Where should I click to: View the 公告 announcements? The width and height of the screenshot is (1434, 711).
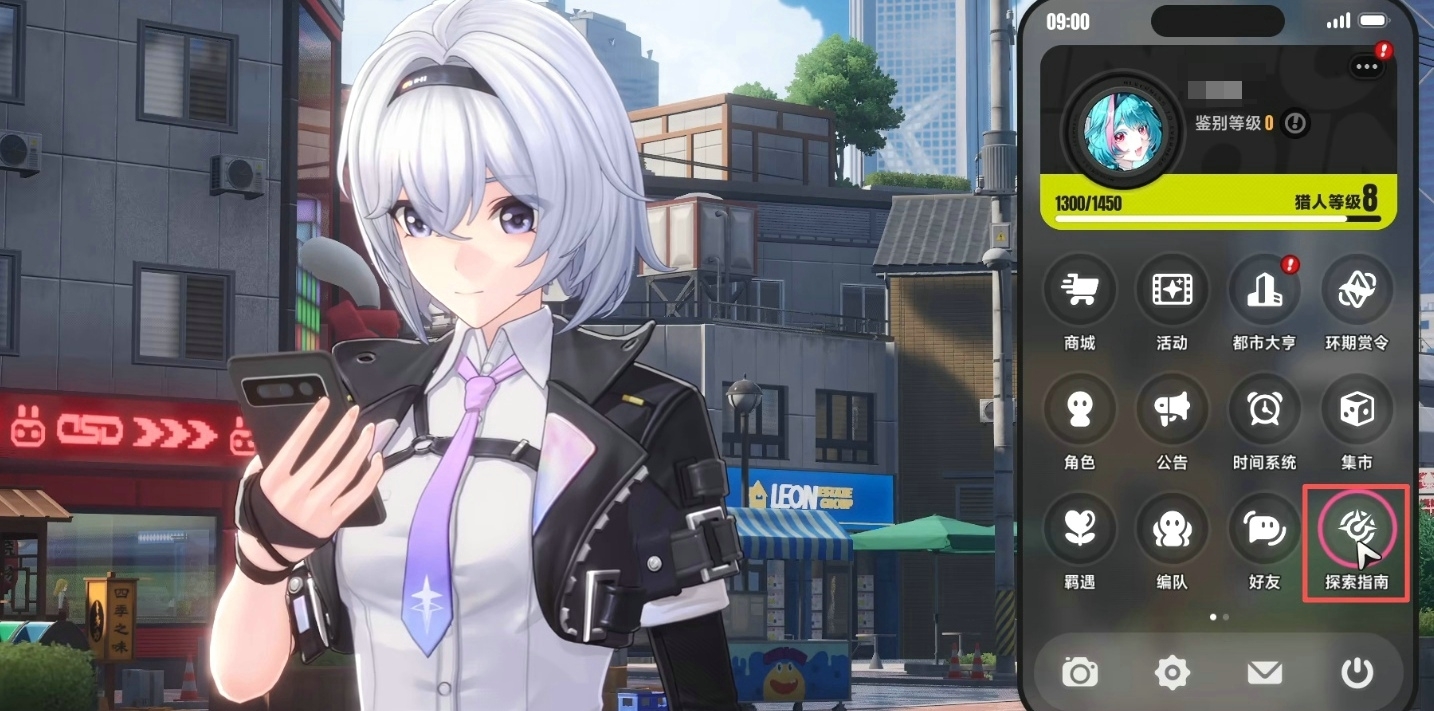[1171, 410]
